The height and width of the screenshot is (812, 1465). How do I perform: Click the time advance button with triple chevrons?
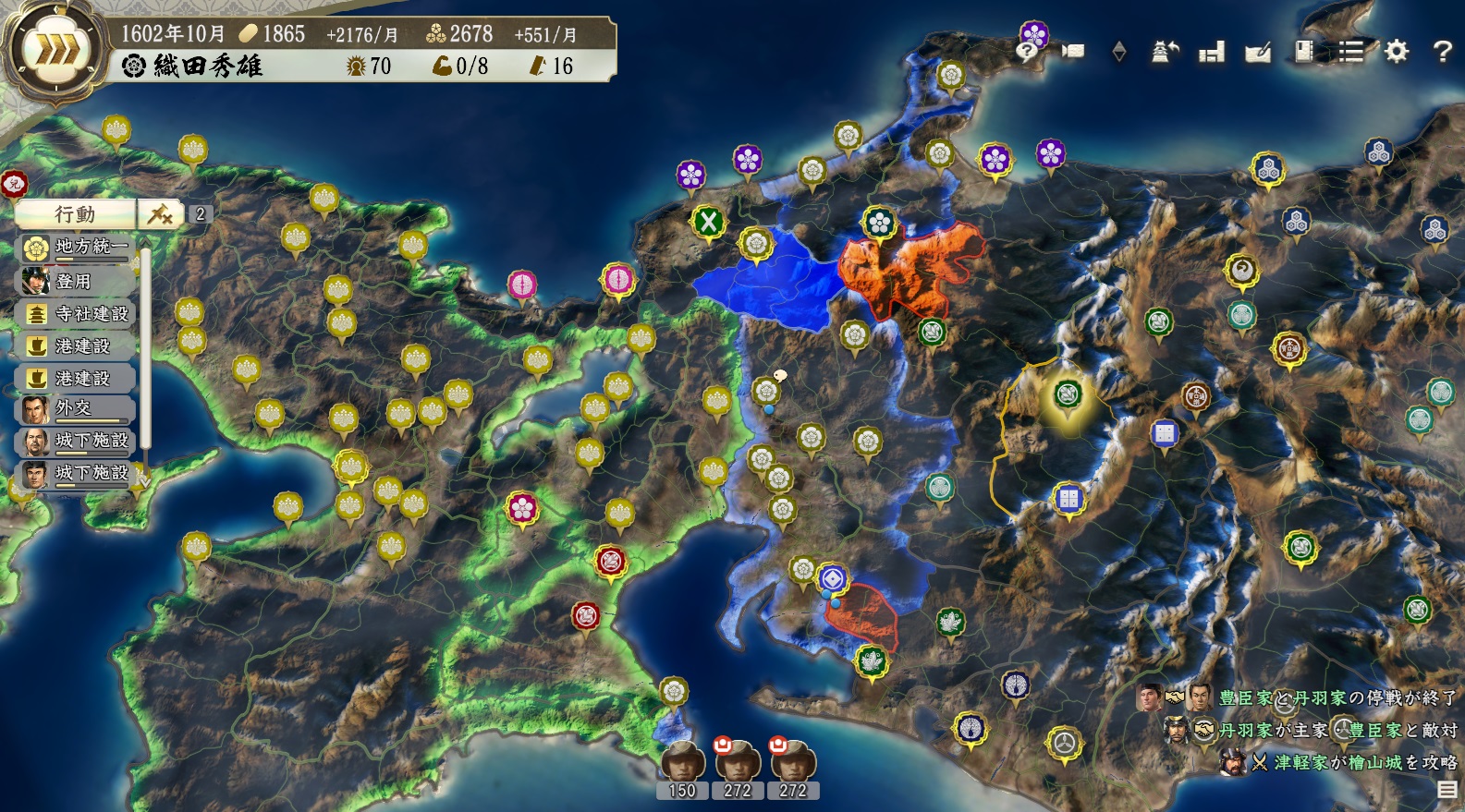[52, 51]
